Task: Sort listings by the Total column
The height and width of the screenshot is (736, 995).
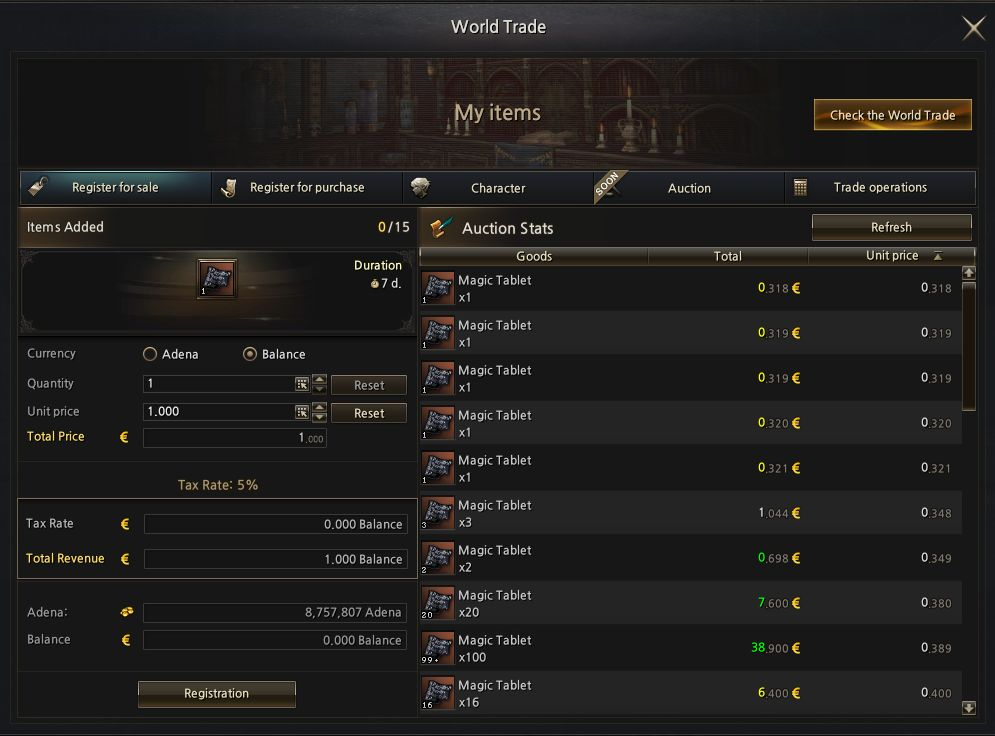Action: point(728,256)
